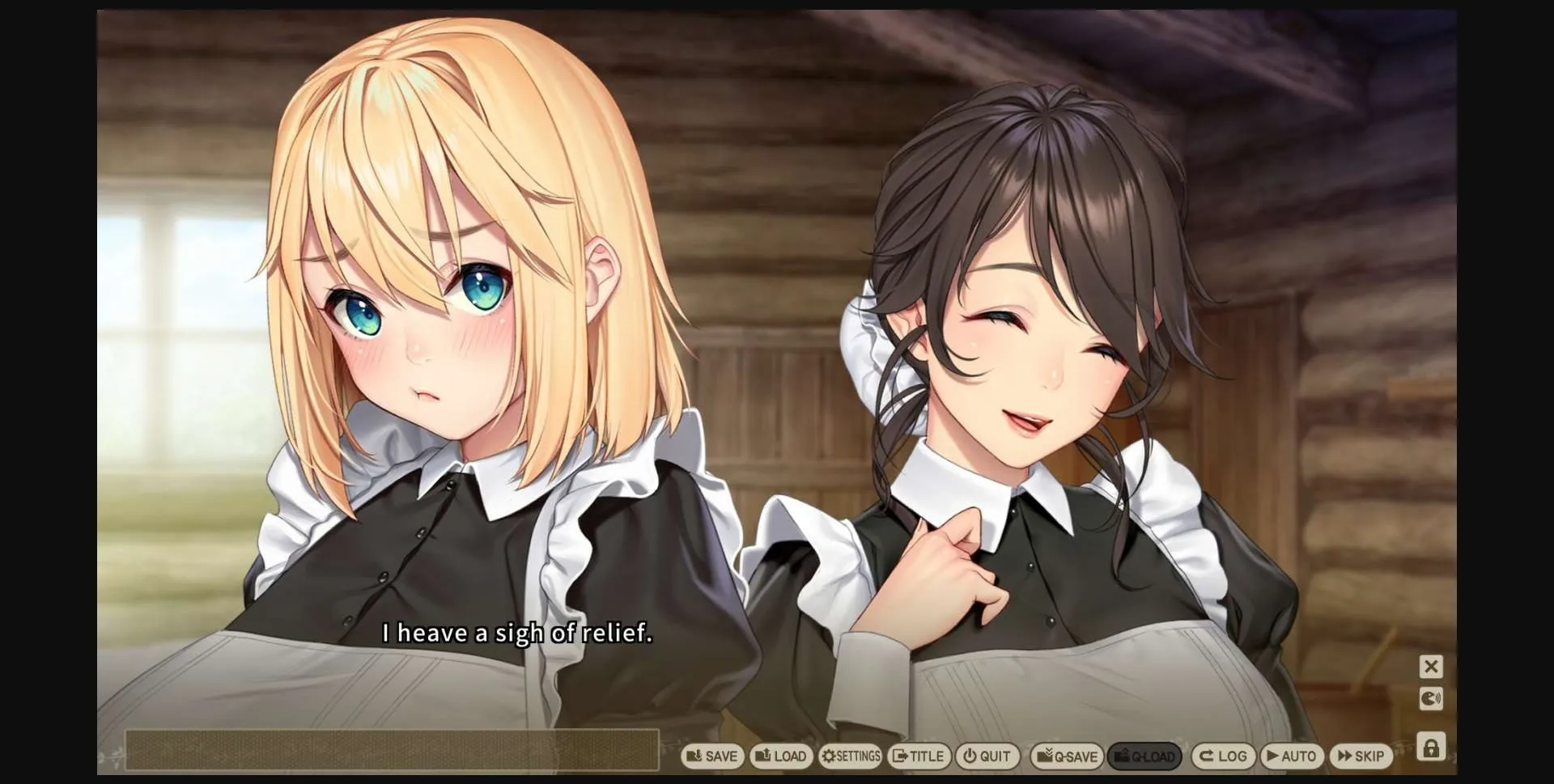Open the save menu via the SAVE icon

click(712, 756)
